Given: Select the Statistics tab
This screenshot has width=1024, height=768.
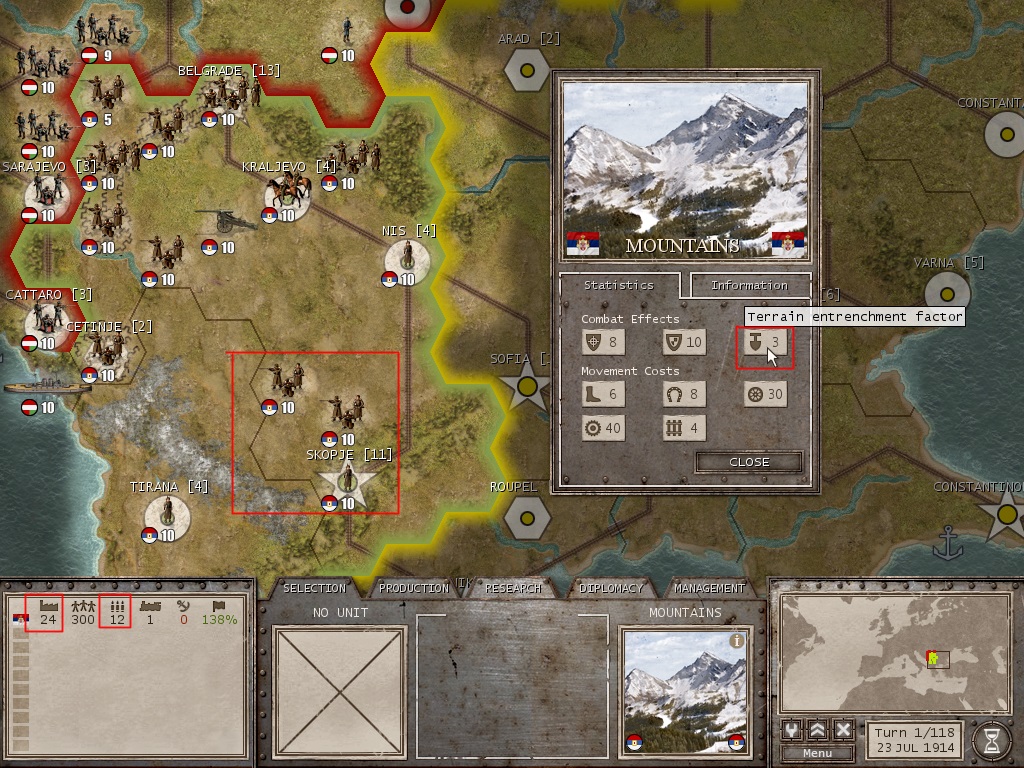Looking at the screenshot, I should pyautogui.click(x=618, y=285).
